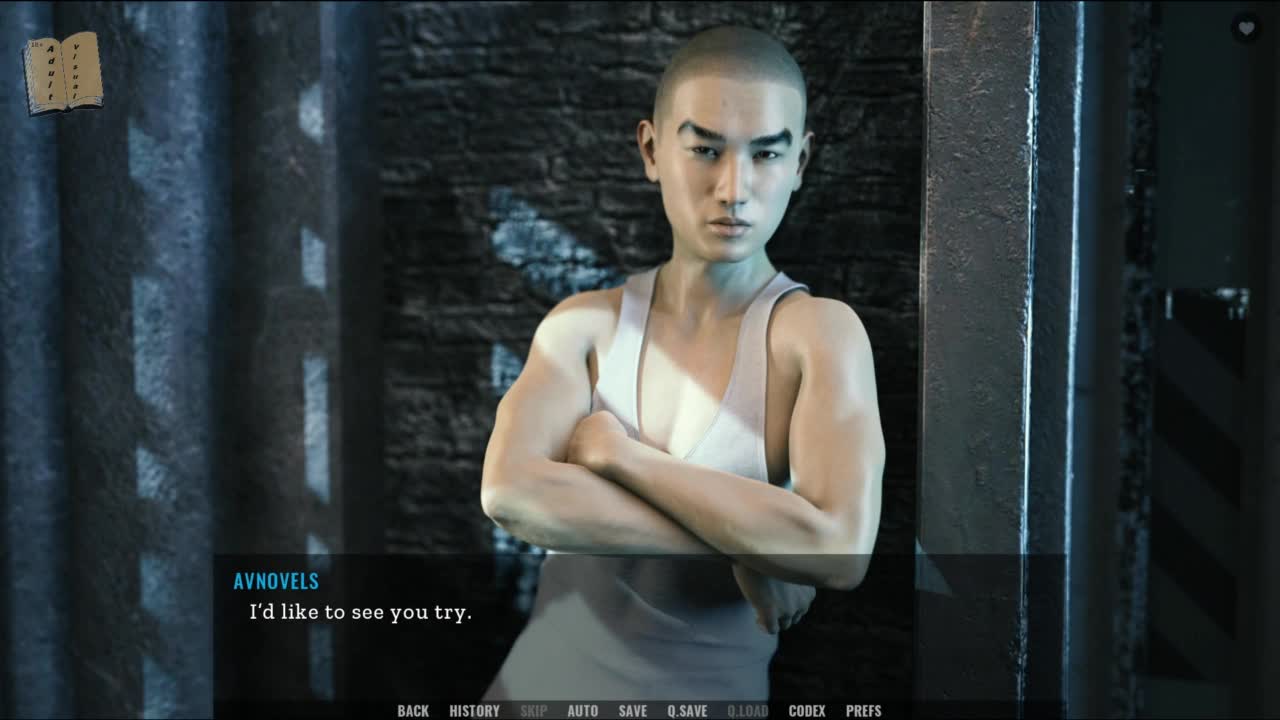The image size is (1280, 720).
Task: Quick save with Q.Save
Action: pos(687,711)
